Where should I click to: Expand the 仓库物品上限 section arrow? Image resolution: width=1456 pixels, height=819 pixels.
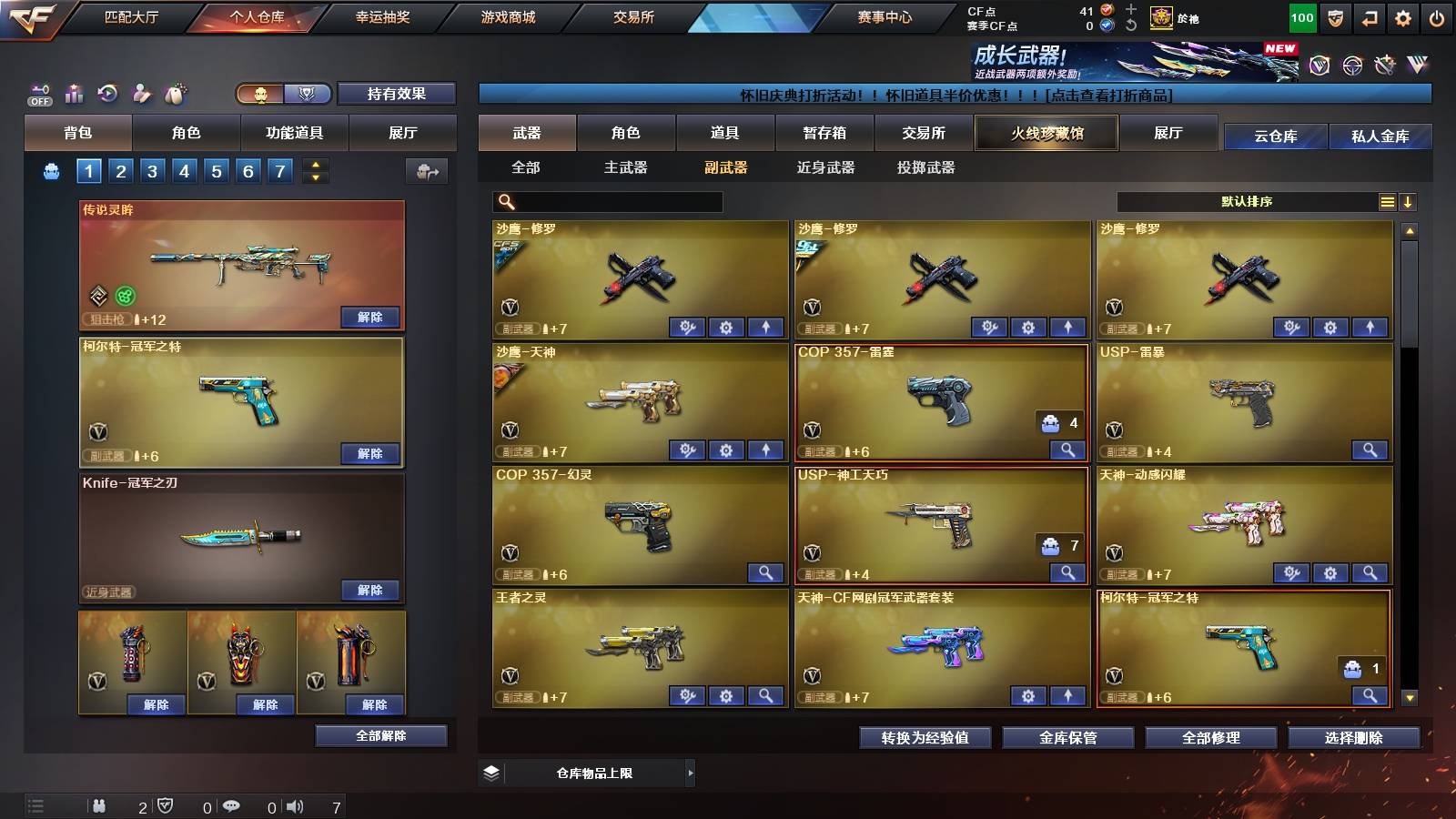pos(690,772)
